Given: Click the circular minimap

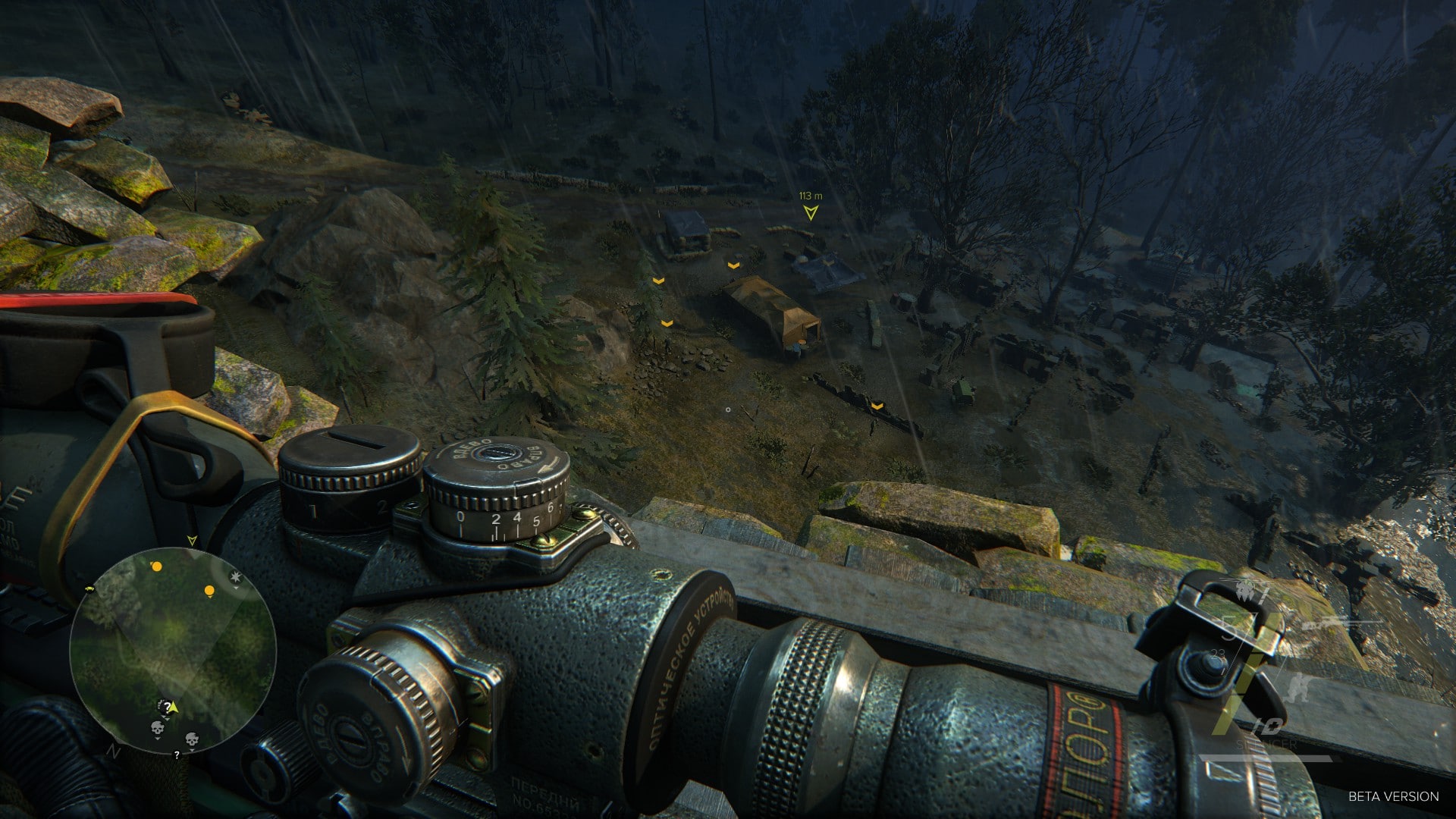Looking at the screenshot, I should [x=172, y=651].
